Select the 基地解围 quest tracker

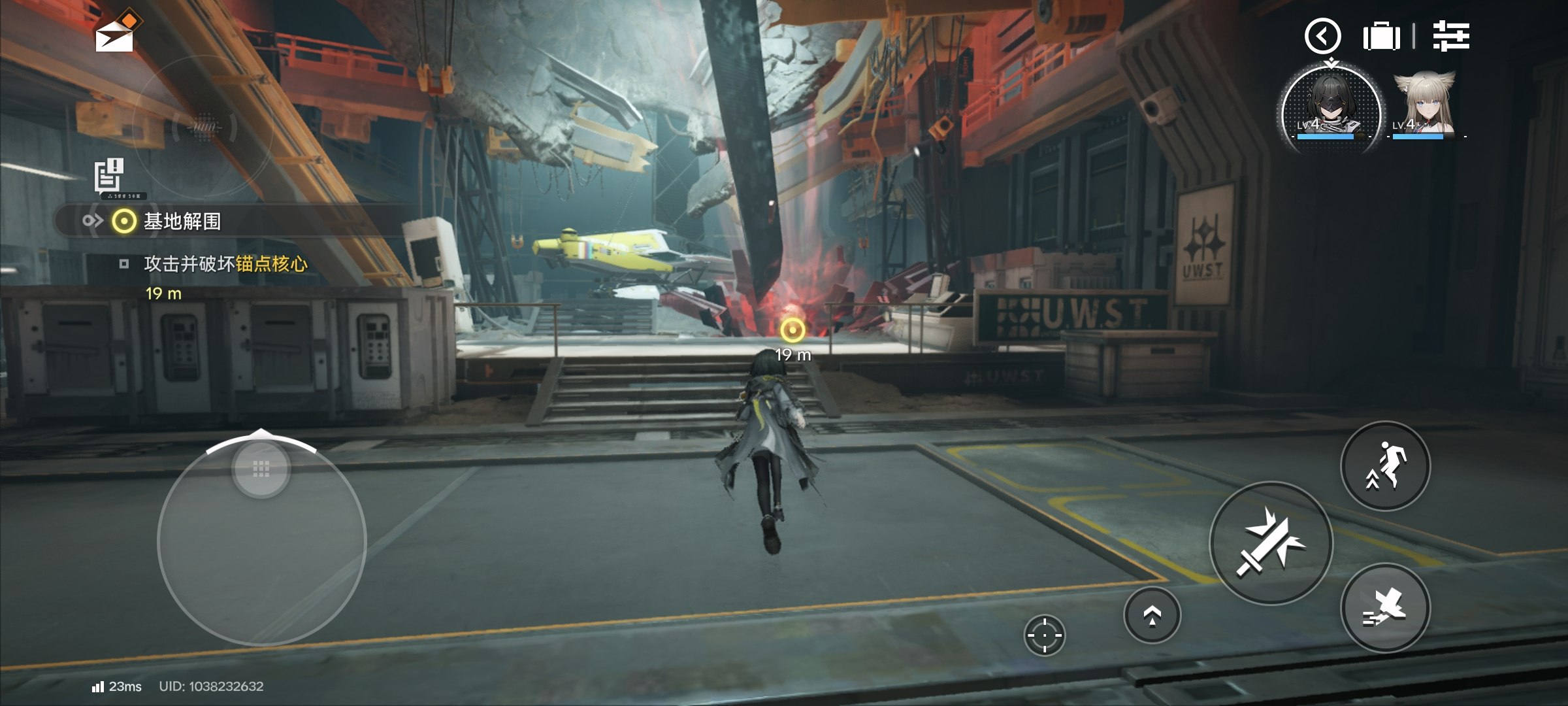[x=182, y=222]
